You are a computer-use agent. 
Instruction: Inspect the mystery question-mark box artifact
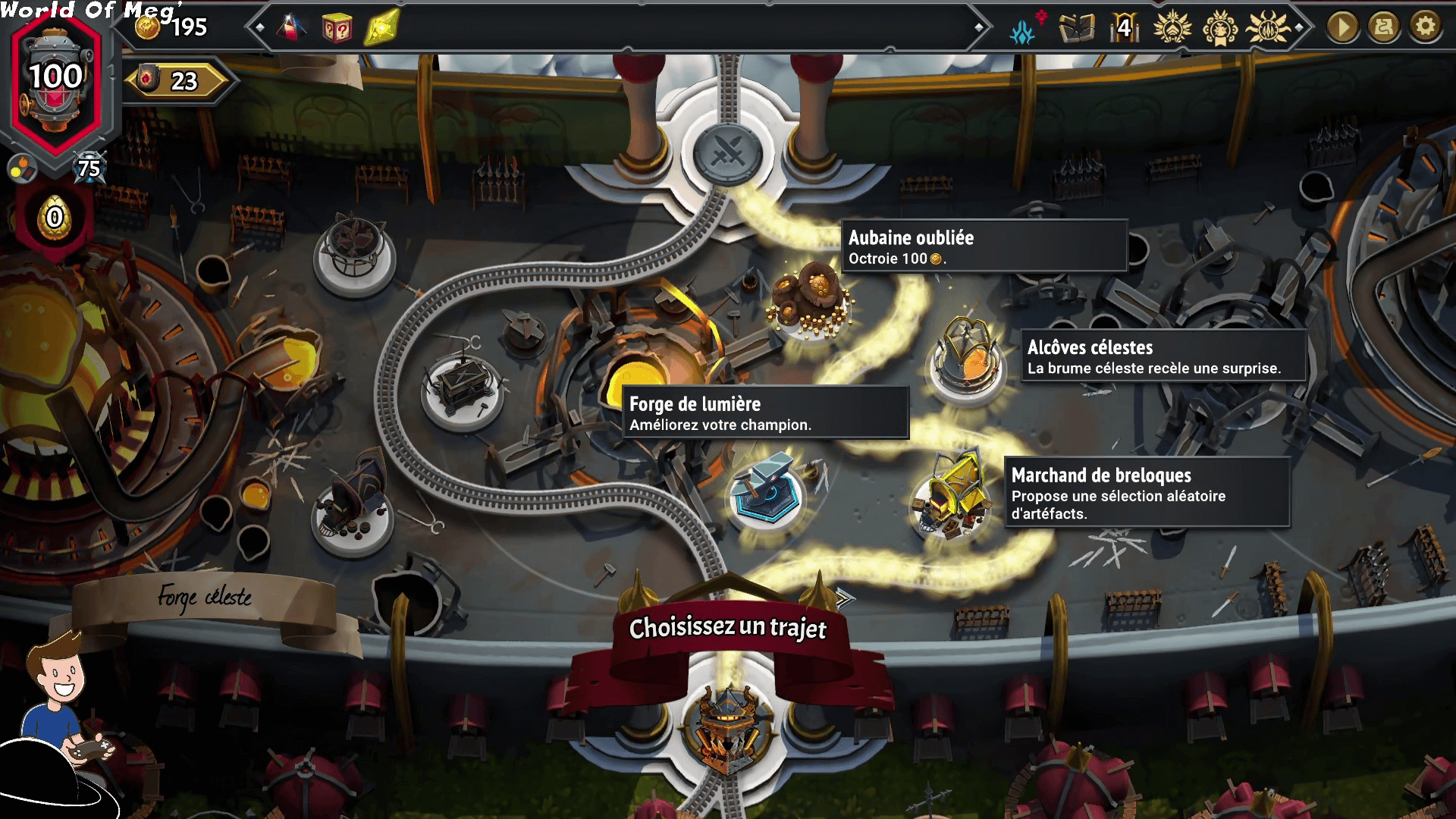(x=336, y=29)
